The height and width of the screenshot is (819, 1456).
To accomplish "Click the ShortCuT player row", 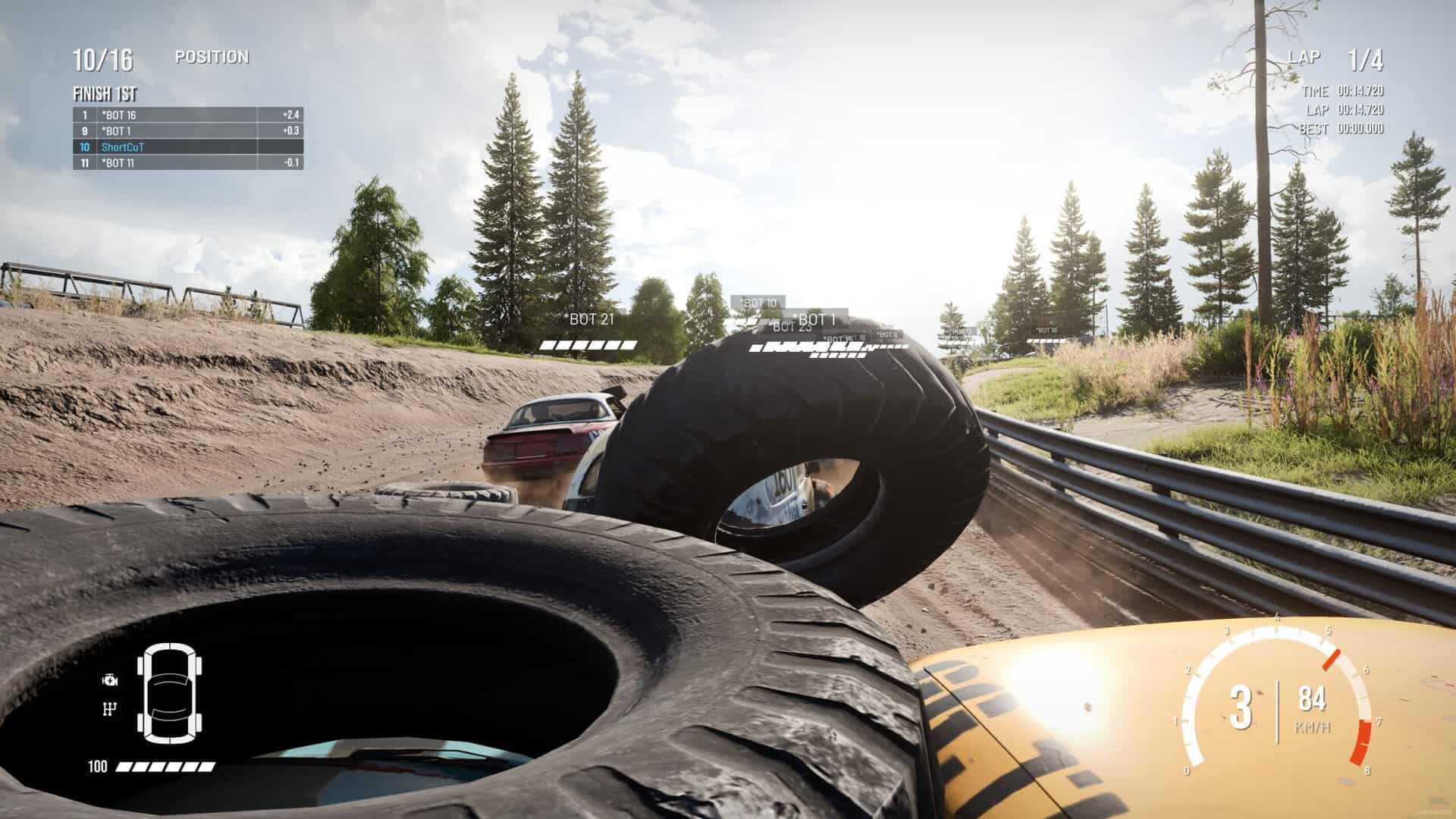I will (188, 147).
